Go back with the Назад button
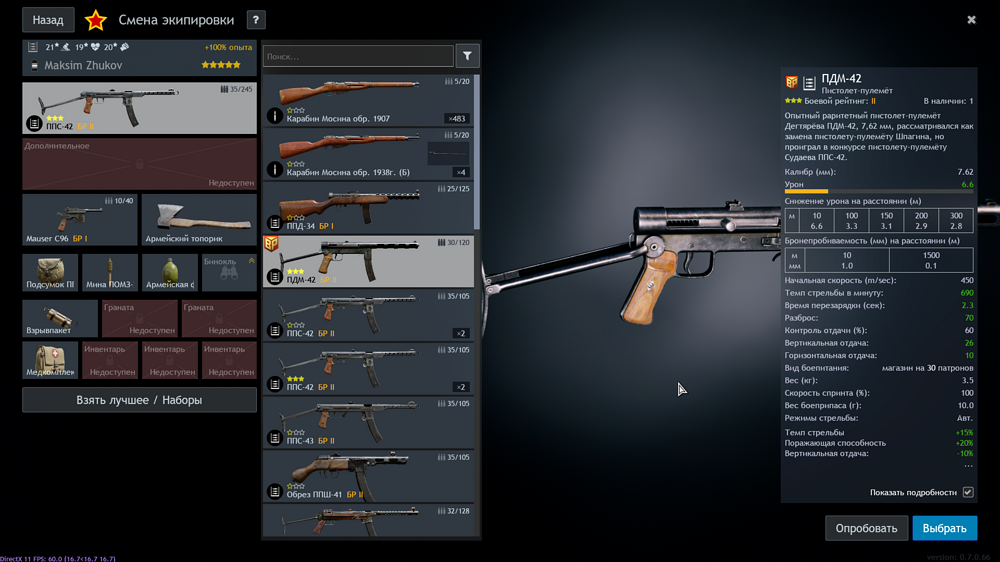The height and width of the screenshot is (562, 1000). (x=48, y=19)
